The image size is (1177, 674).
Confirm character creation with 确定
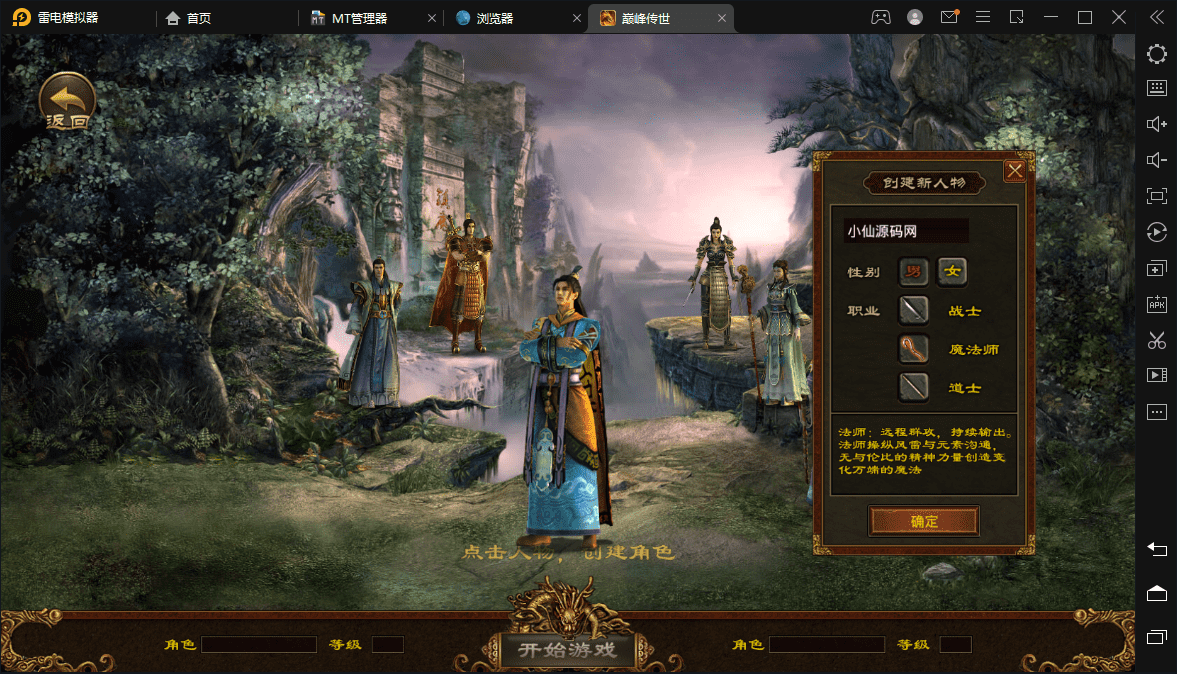[923, 521]
